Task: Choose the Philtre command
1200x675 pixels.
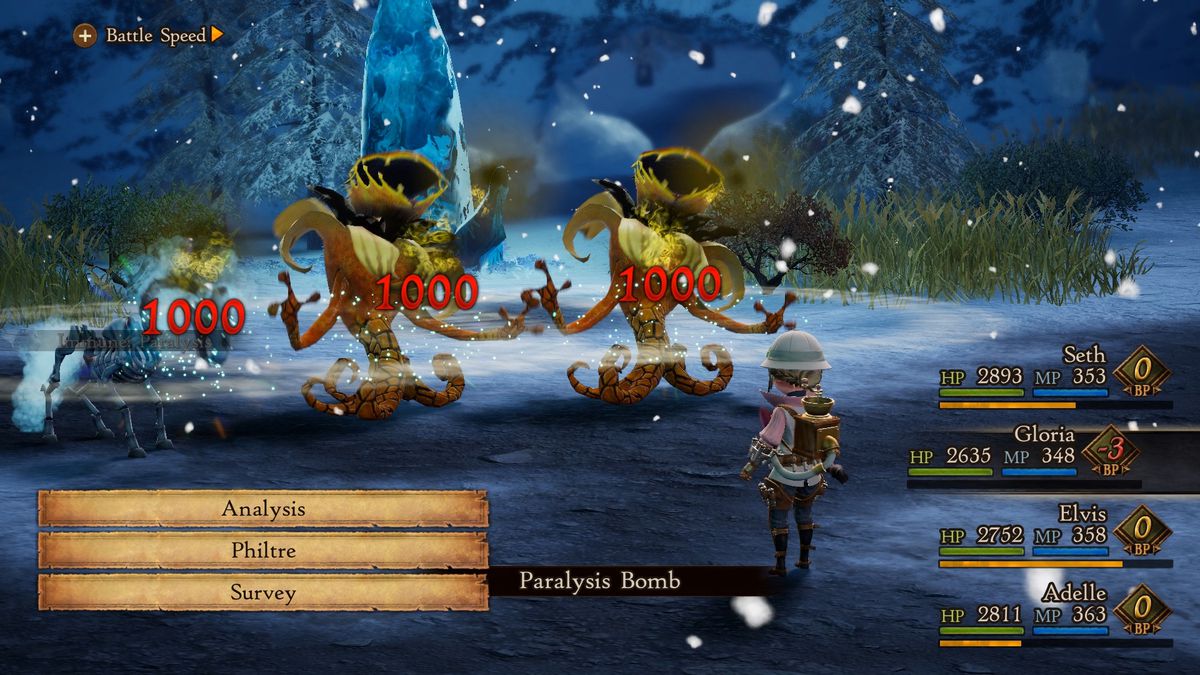Action: [263, 550]
